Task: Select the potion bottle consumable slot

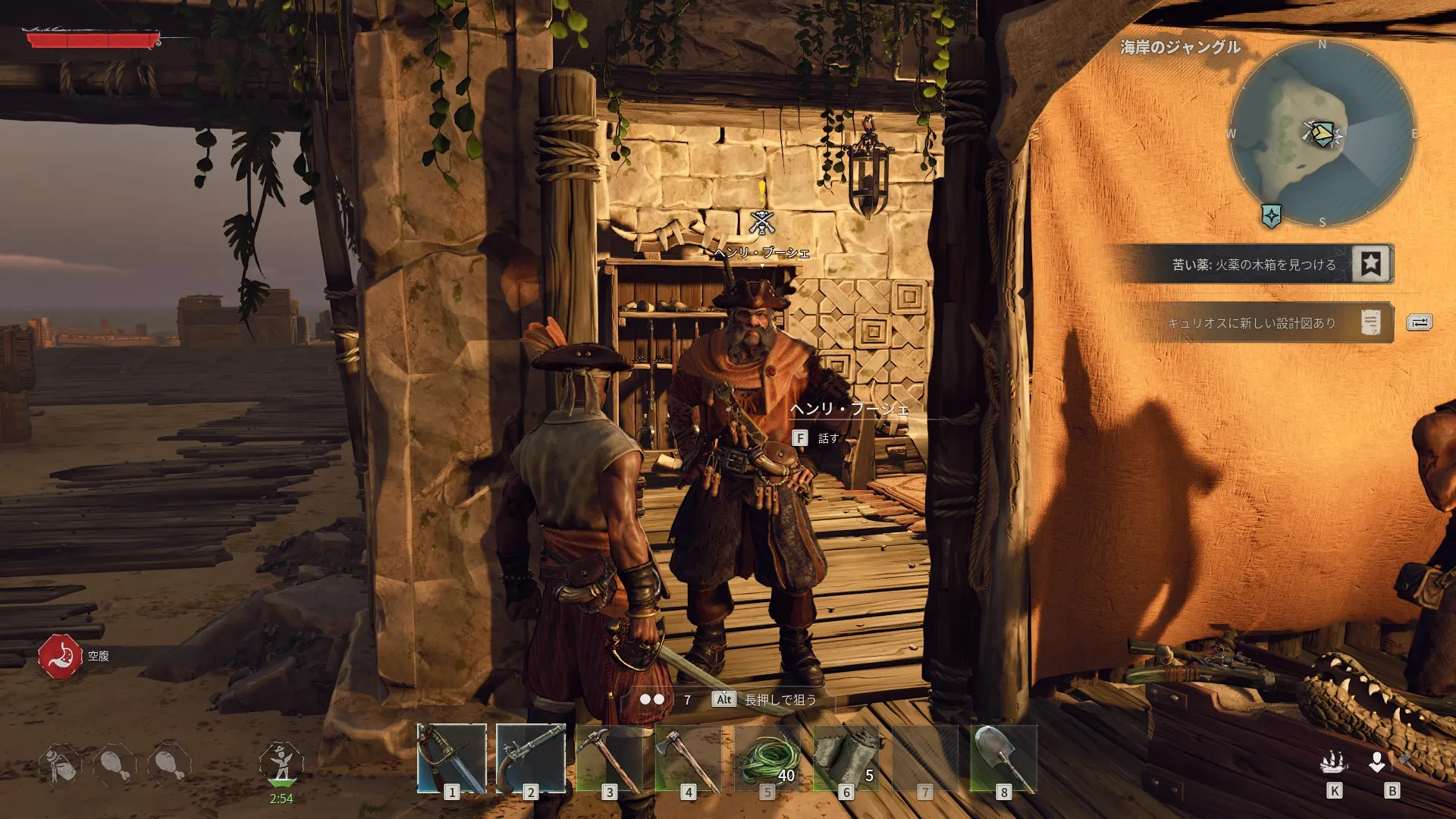Action: (60, 764)
